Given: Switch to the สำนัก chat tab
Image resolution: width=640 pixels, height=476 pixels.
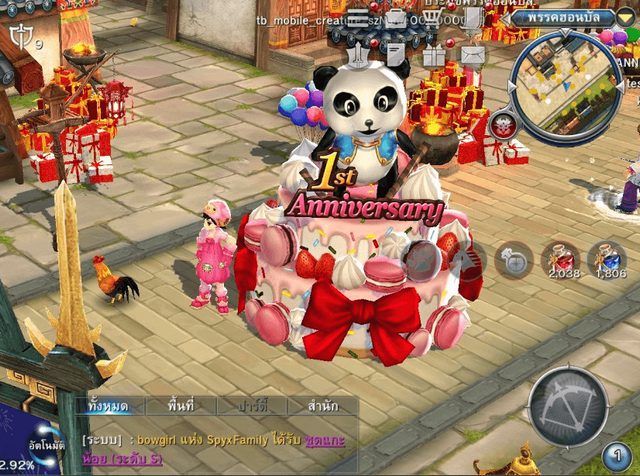Looking at the screenshot, I should point(322,406).
